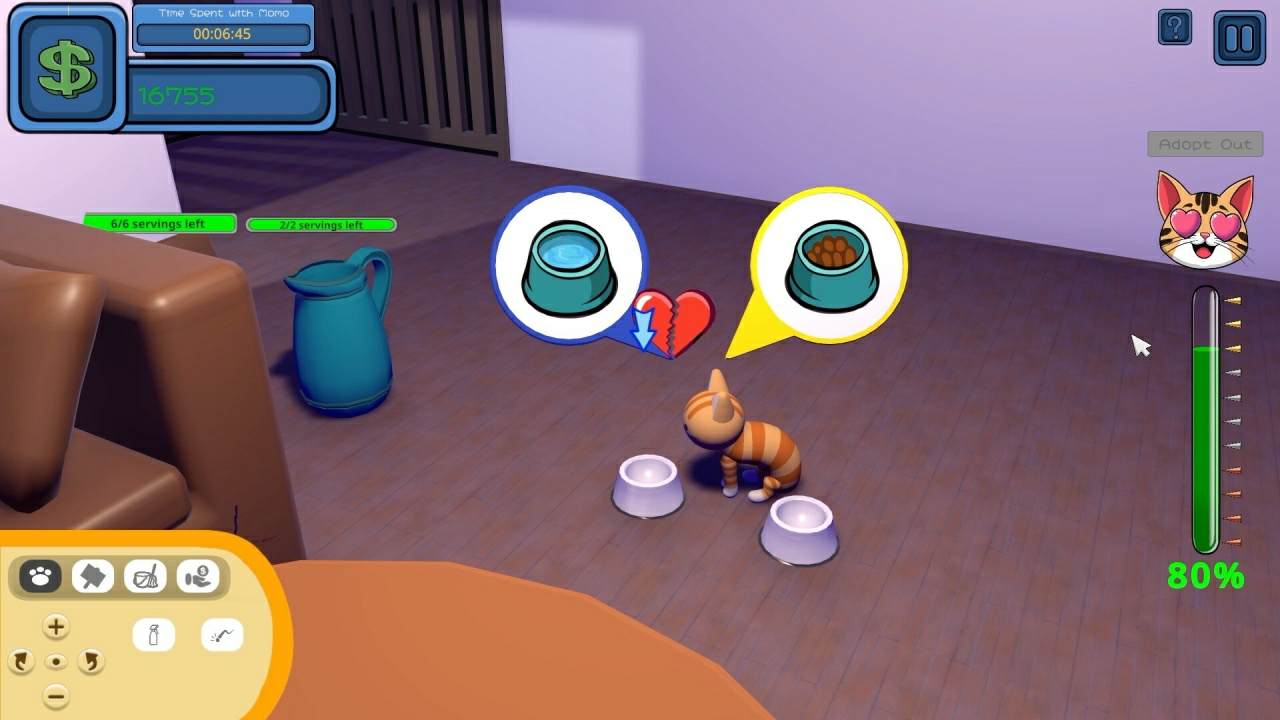Zoom out with the minus button
The image size is (1280, 720).
[x=56, y=696]
